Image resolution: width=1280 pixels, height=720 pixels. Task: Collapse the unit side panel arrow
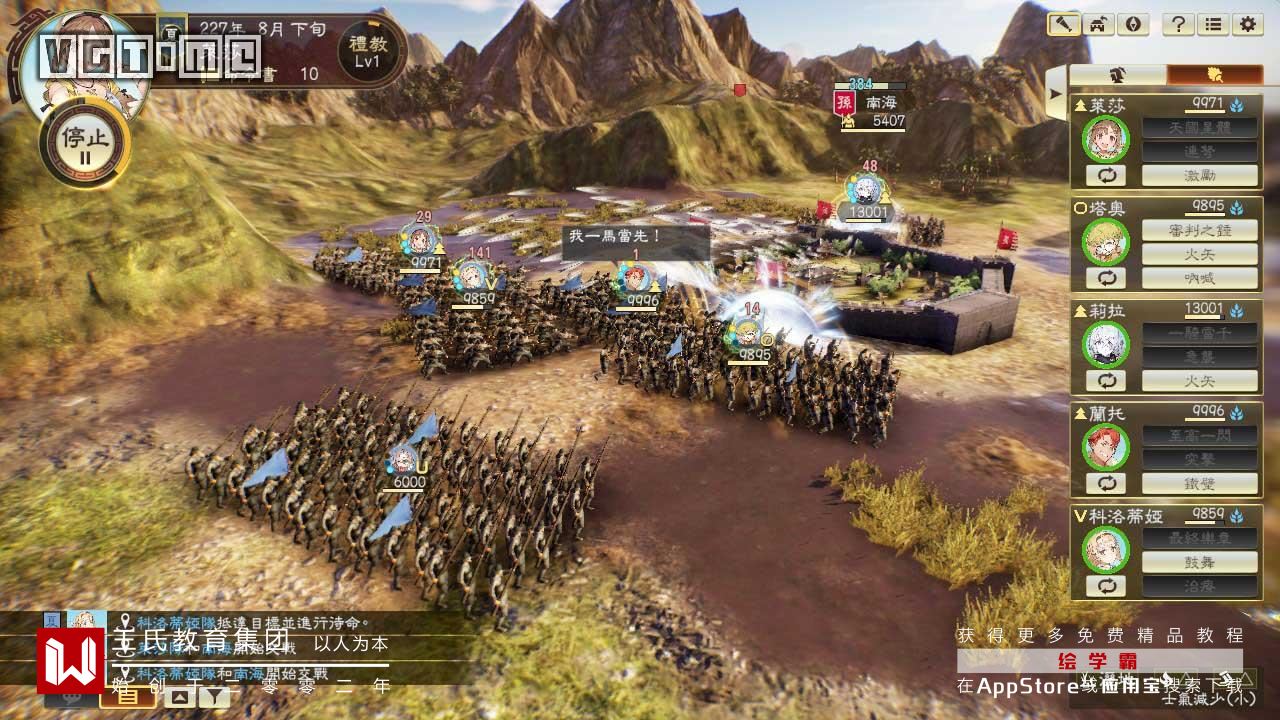pos(1055,95)
